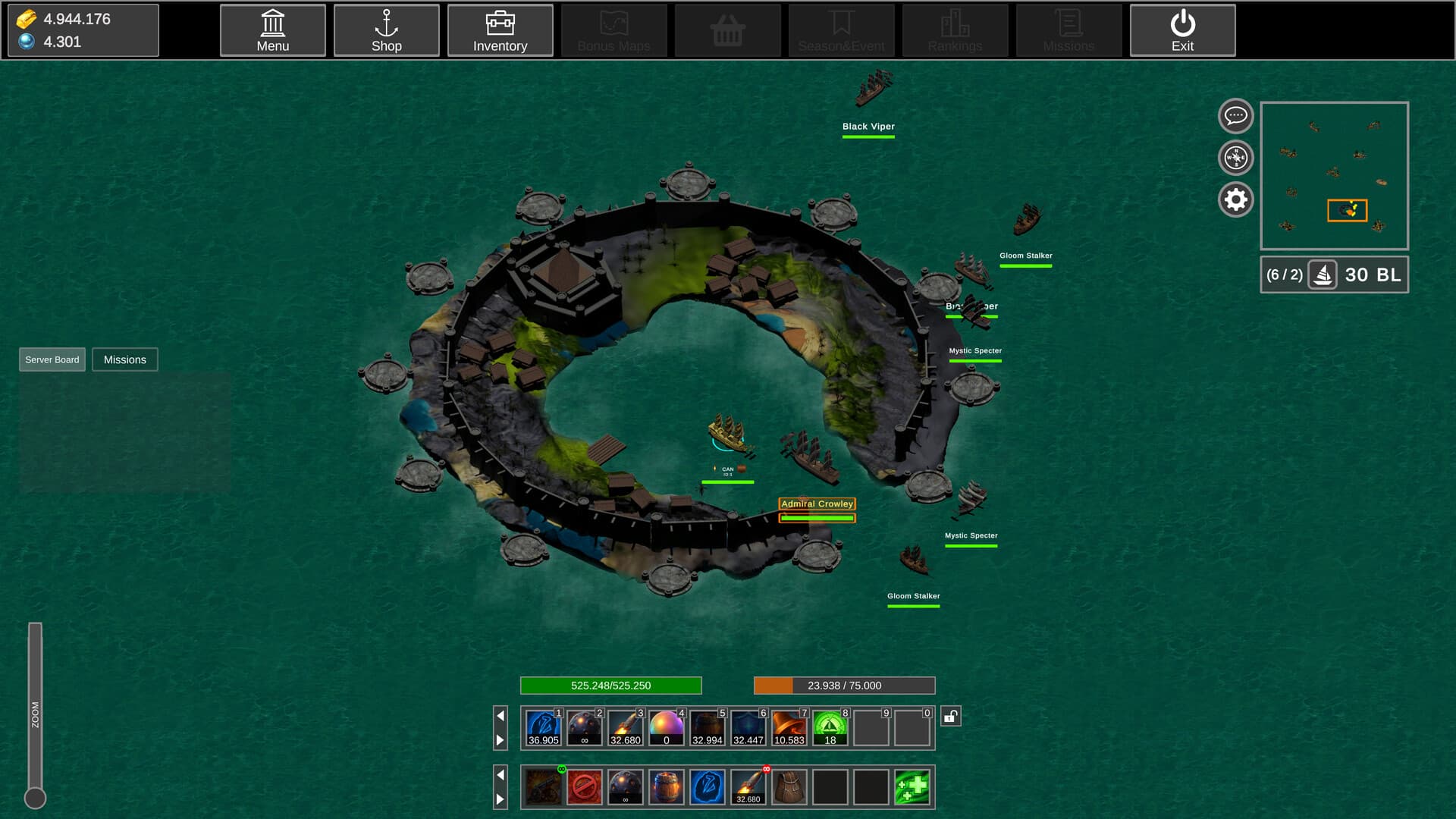Toggle the red prohibition ability
Image resolution: width=1456 pixels, height=819 pixels.
(584, 787)
